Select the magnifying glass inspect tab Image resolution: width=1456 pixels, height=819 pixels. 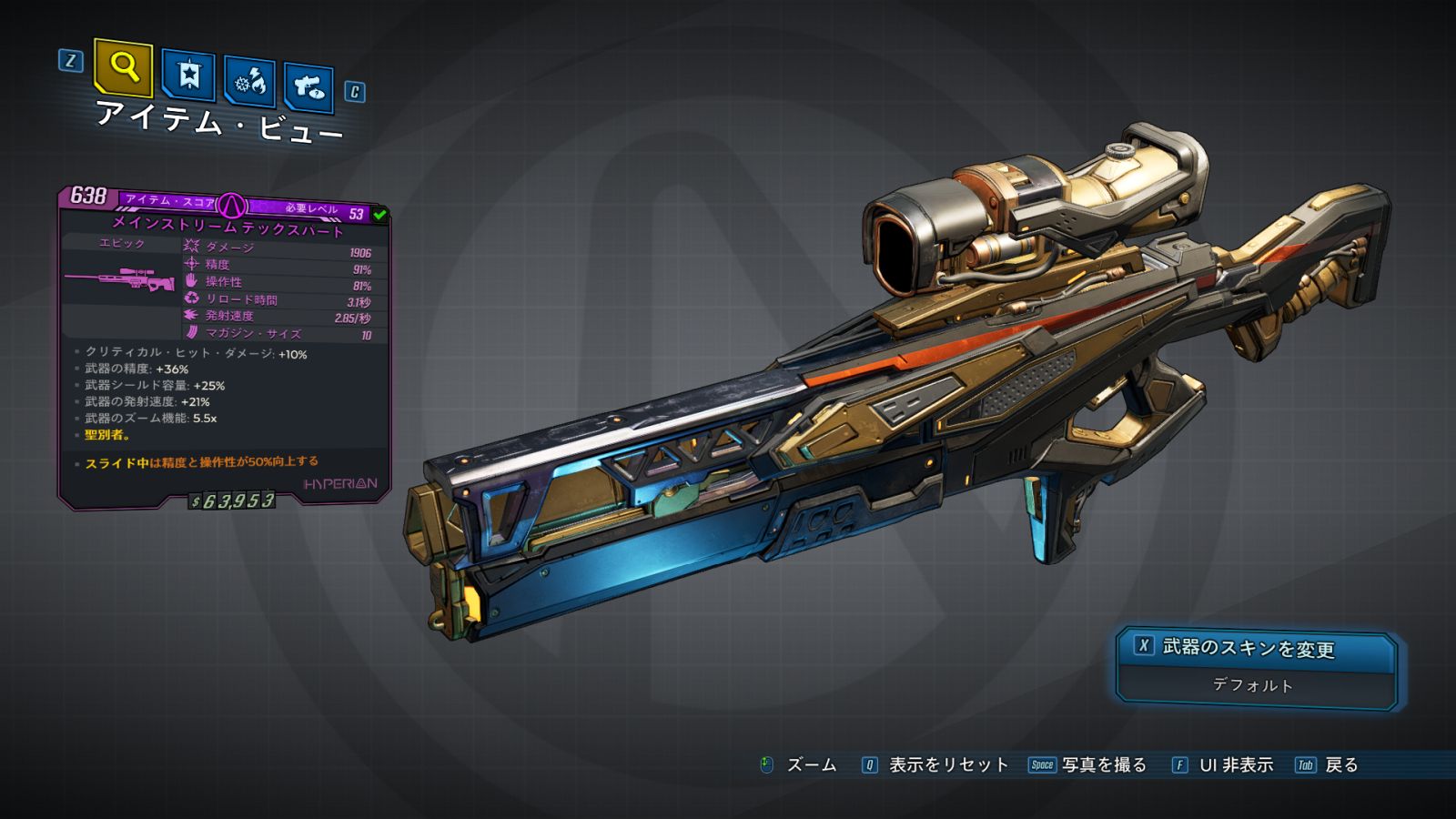tap(123, 66)
